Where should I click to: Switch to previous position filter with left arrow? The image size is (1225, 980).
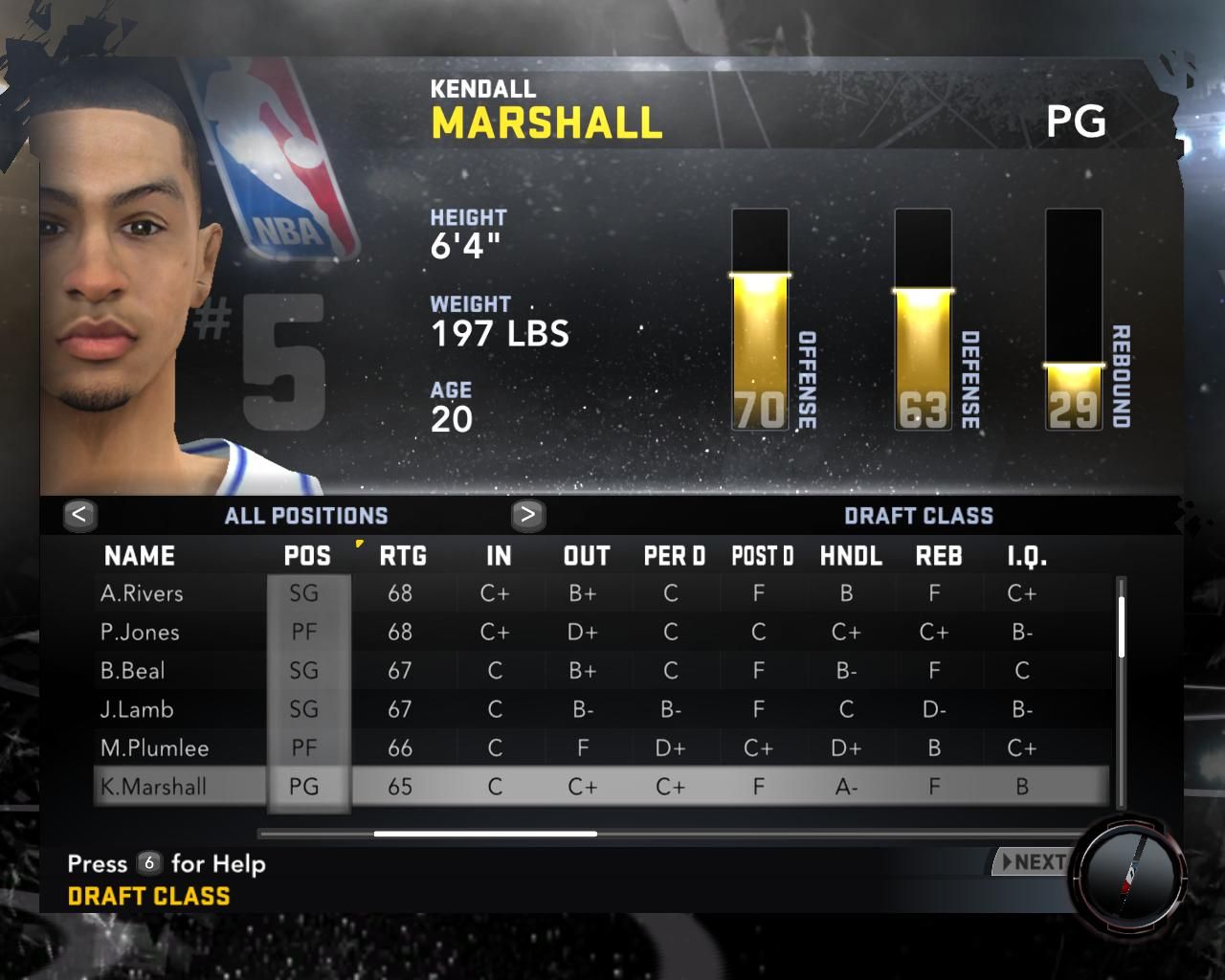pyautogui.click(x=79, y=515)
